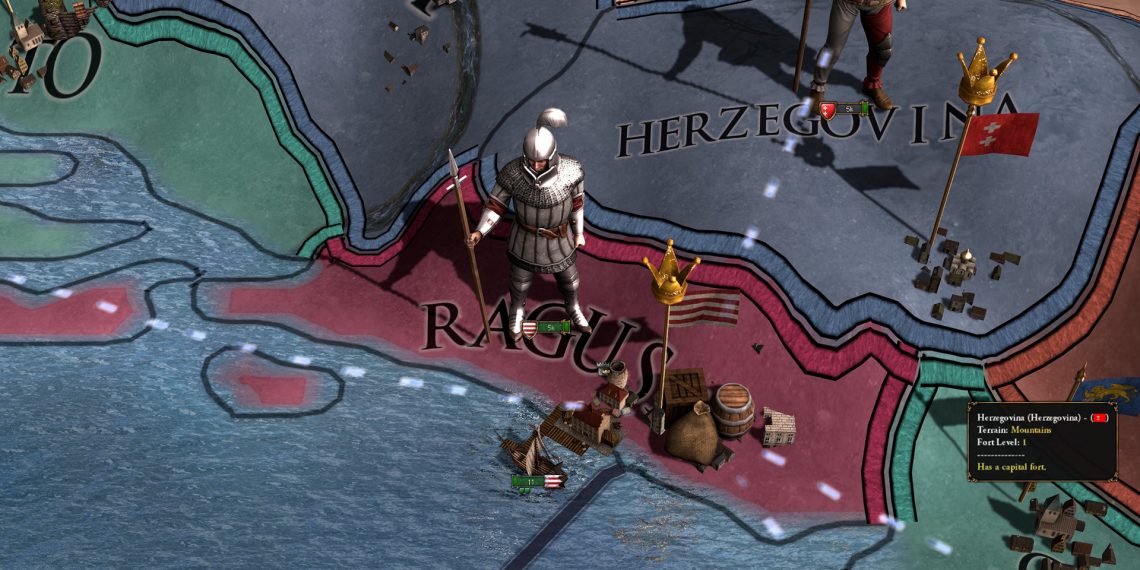Select Herzegovina's 5k army unit badge
Screen dimensions: 1140x570
coord(843,108)
